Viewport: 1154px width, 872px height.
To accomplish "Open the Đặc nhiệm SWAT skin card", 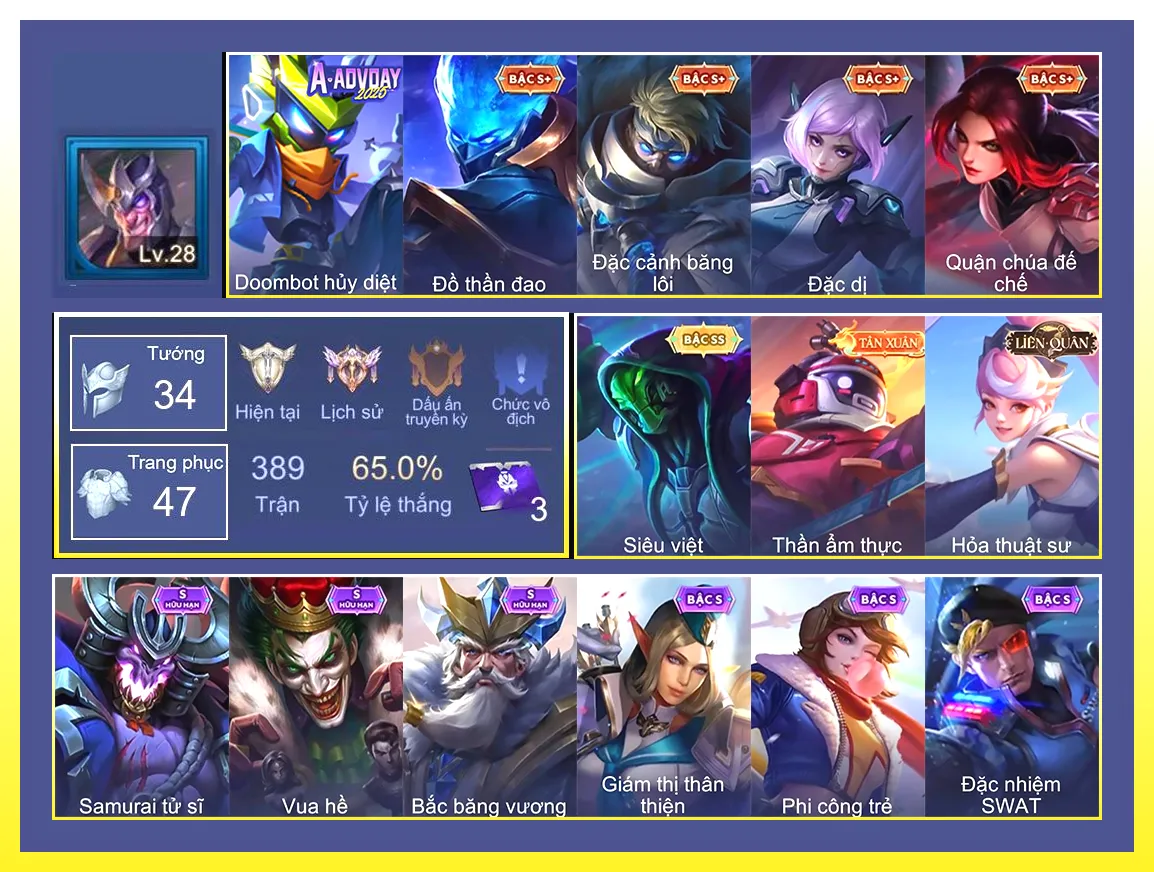I will 1011,695.
